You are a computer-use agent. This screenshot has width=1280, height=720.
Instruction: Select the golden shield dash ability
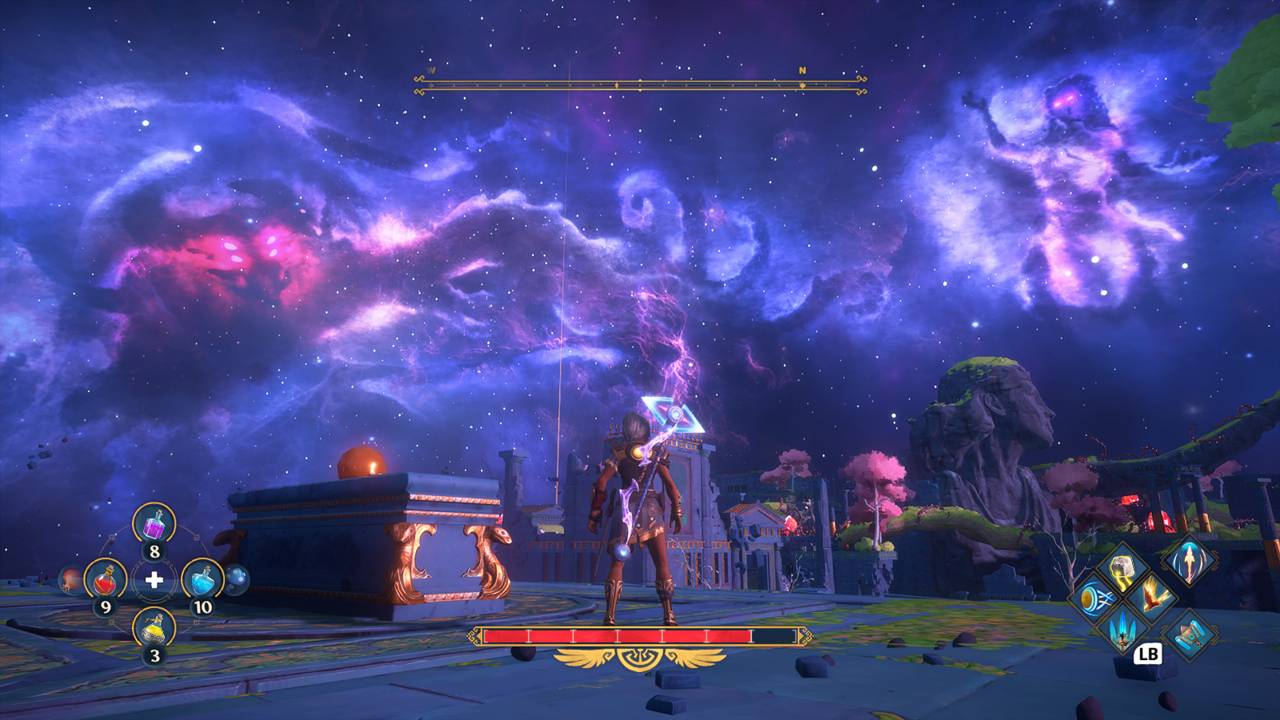coord(1093,599)
